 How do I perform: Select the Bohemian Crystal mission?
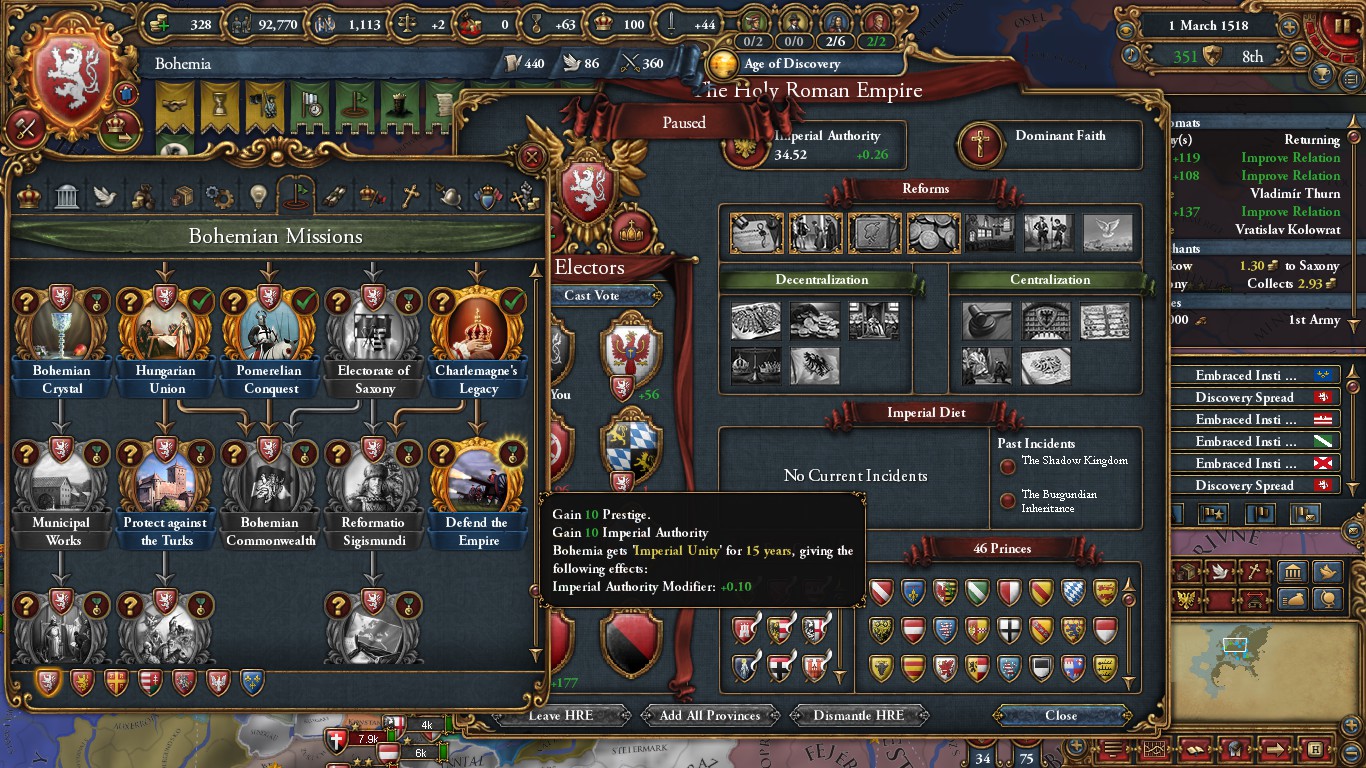point(62,328)
